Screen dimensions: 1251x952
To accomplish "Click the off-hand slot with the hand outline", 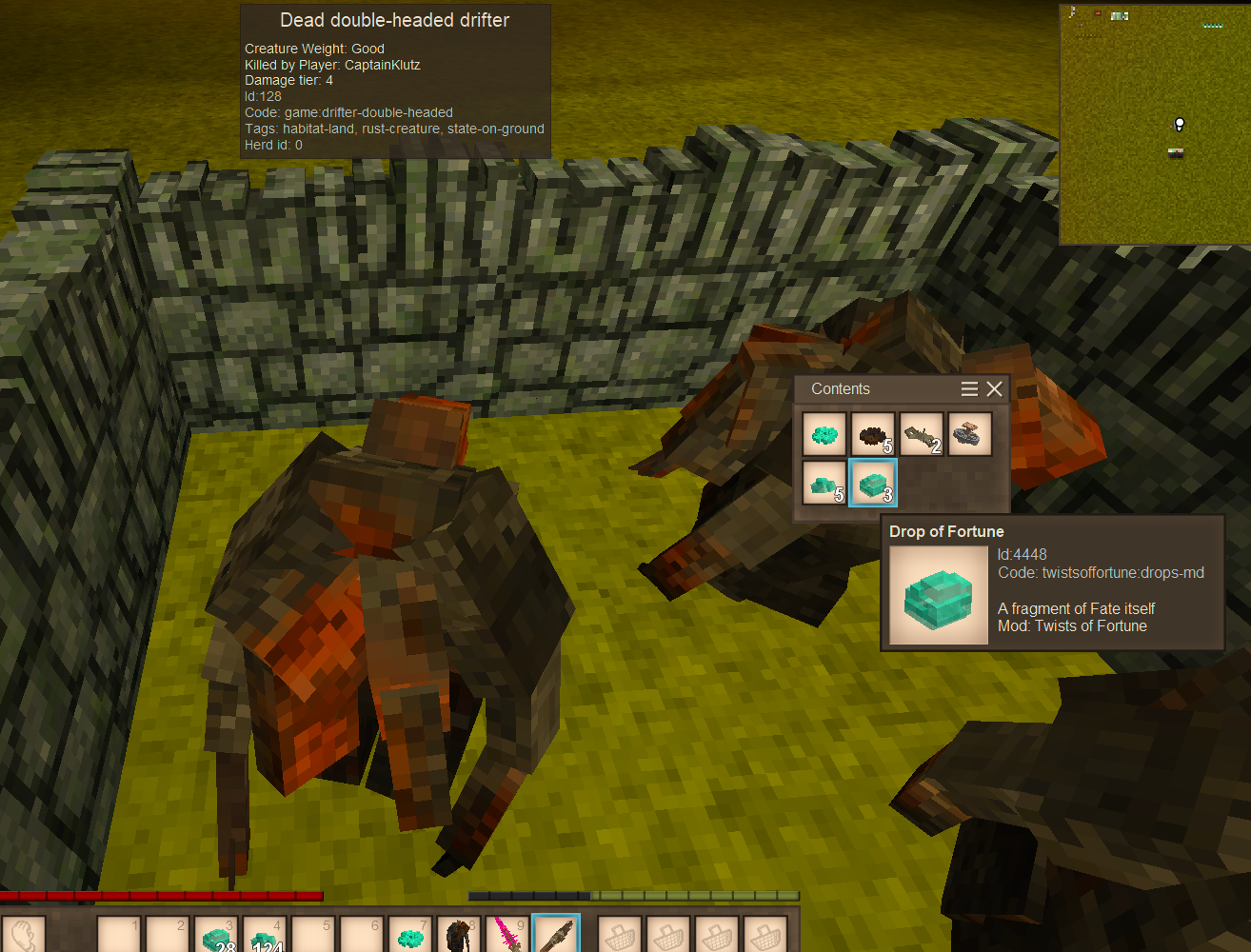I will (24, 935).
